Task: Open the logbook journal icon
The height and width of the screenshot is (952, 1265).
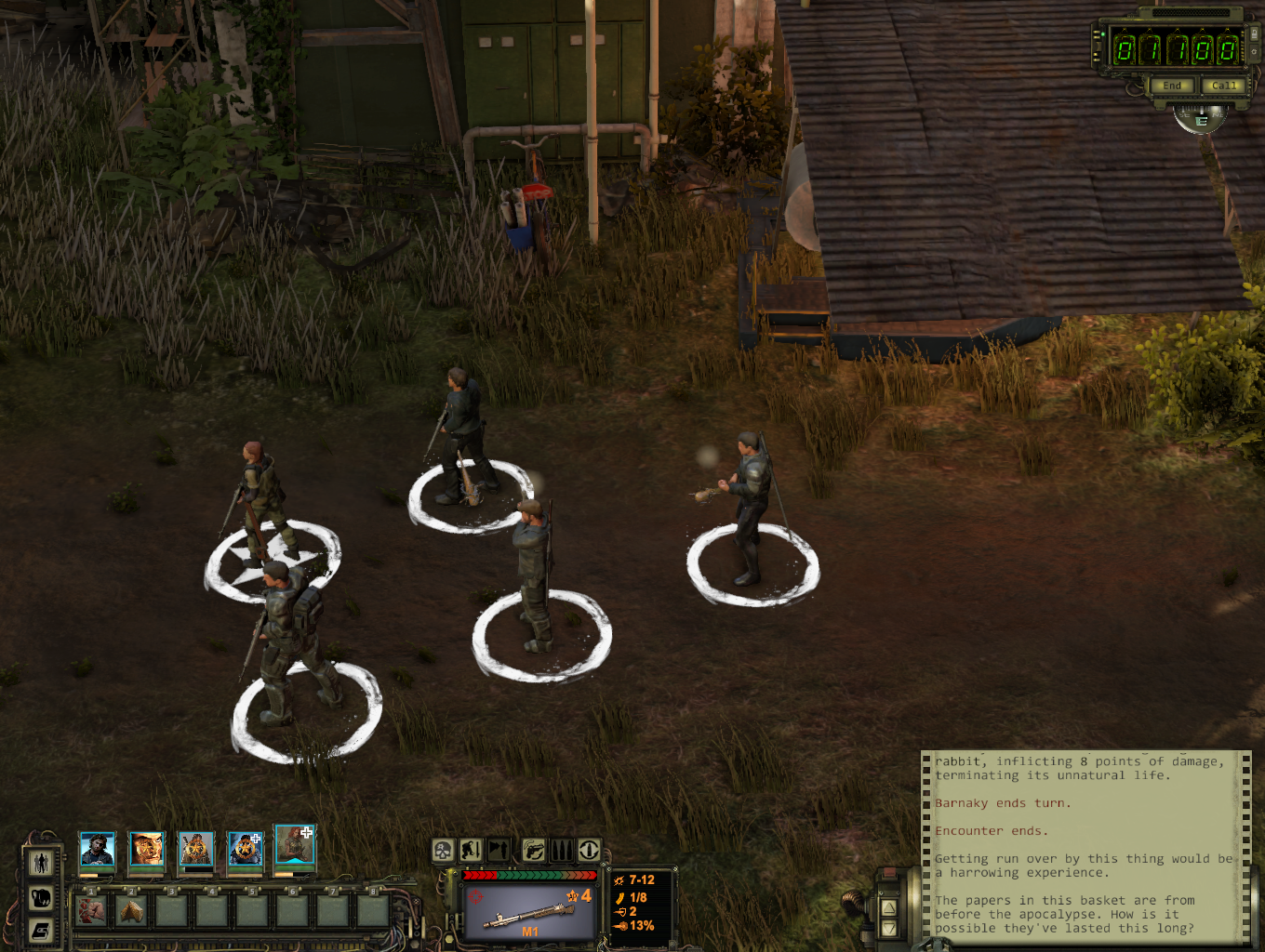Action: 41,930
